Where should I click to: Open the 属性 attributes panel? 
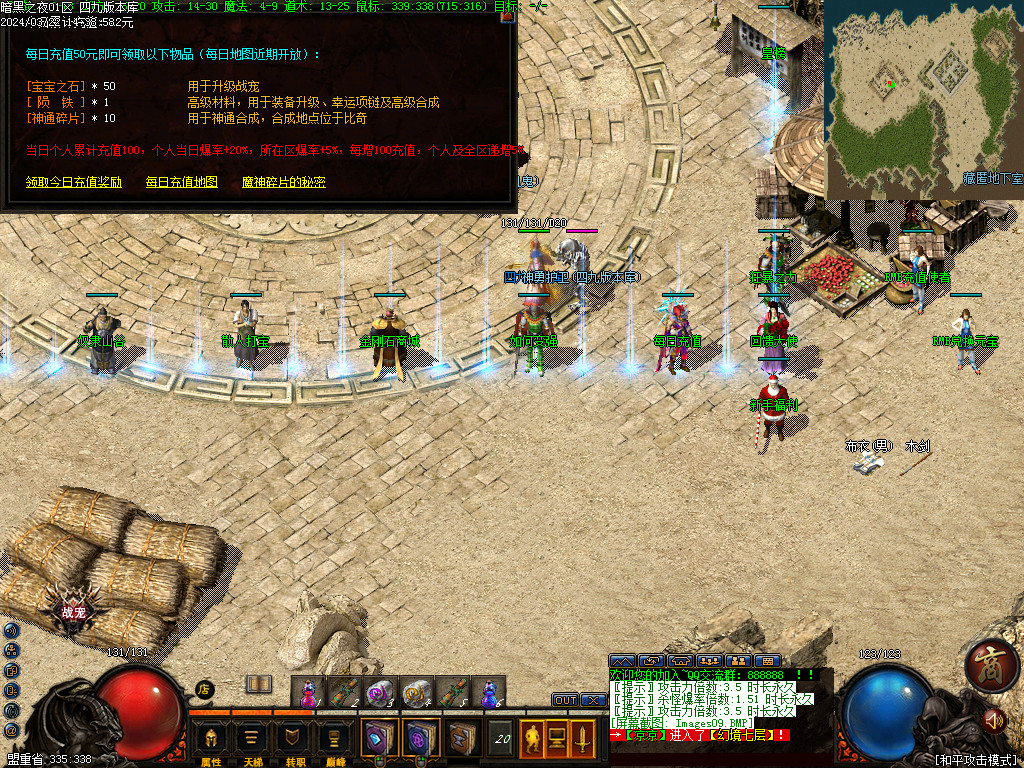pyautogui.click(x=211, y=741)
